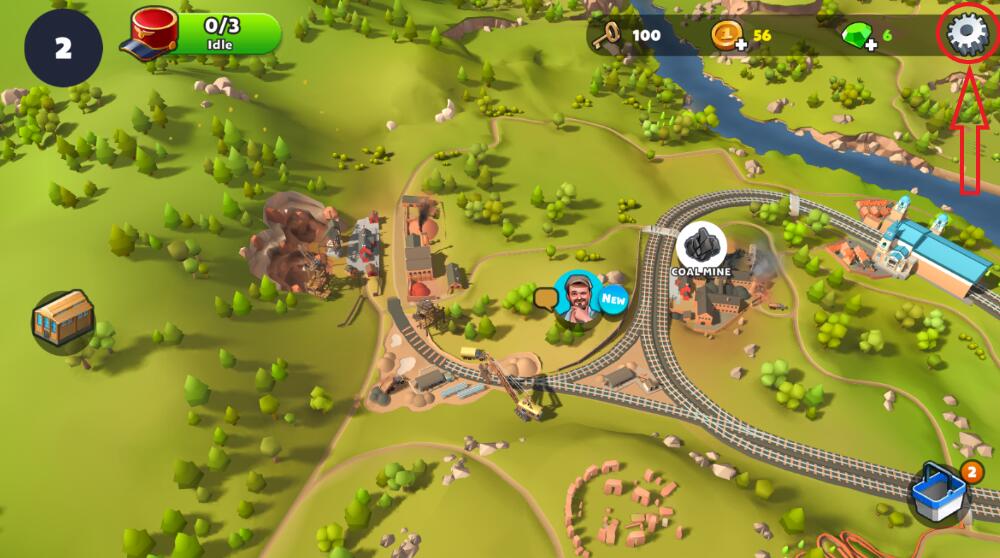Open the settings gear icon
Viewport: 1000px width, 558px height.
(966, 35)
